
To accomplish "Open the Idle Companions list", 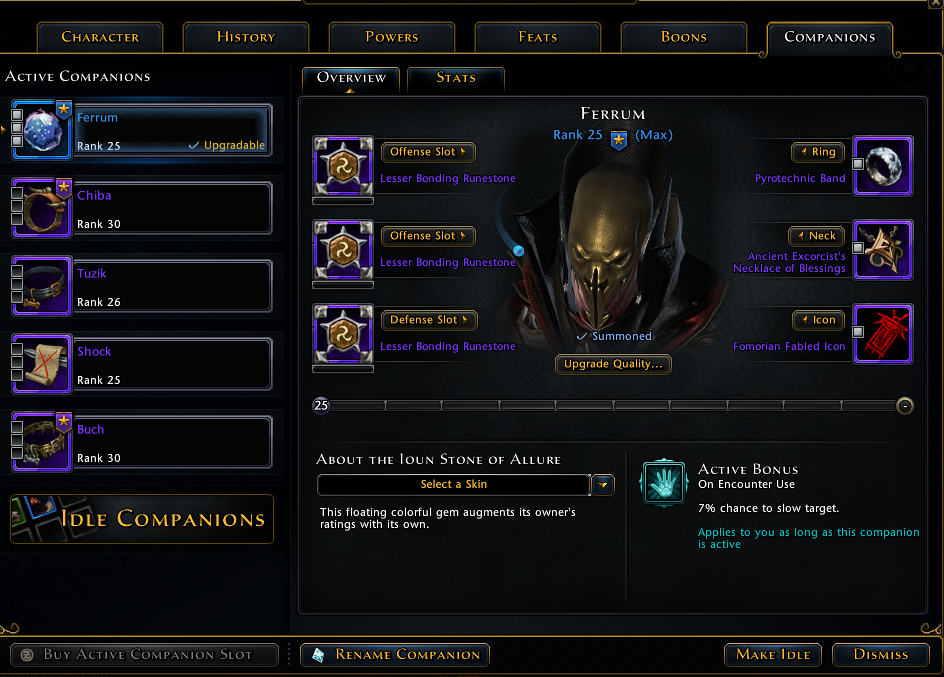I will (x=142, y=519).
